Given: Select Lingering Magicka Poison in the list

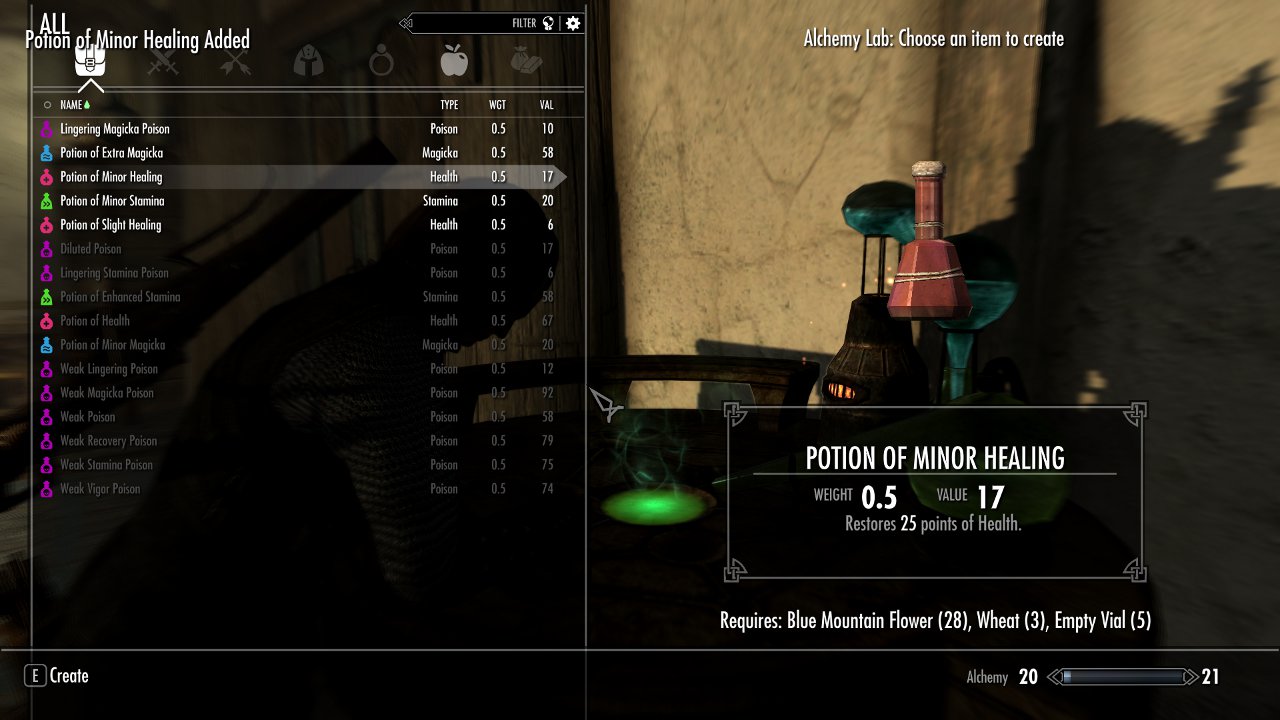Looking at the screenshot, I should coord(115,129).
